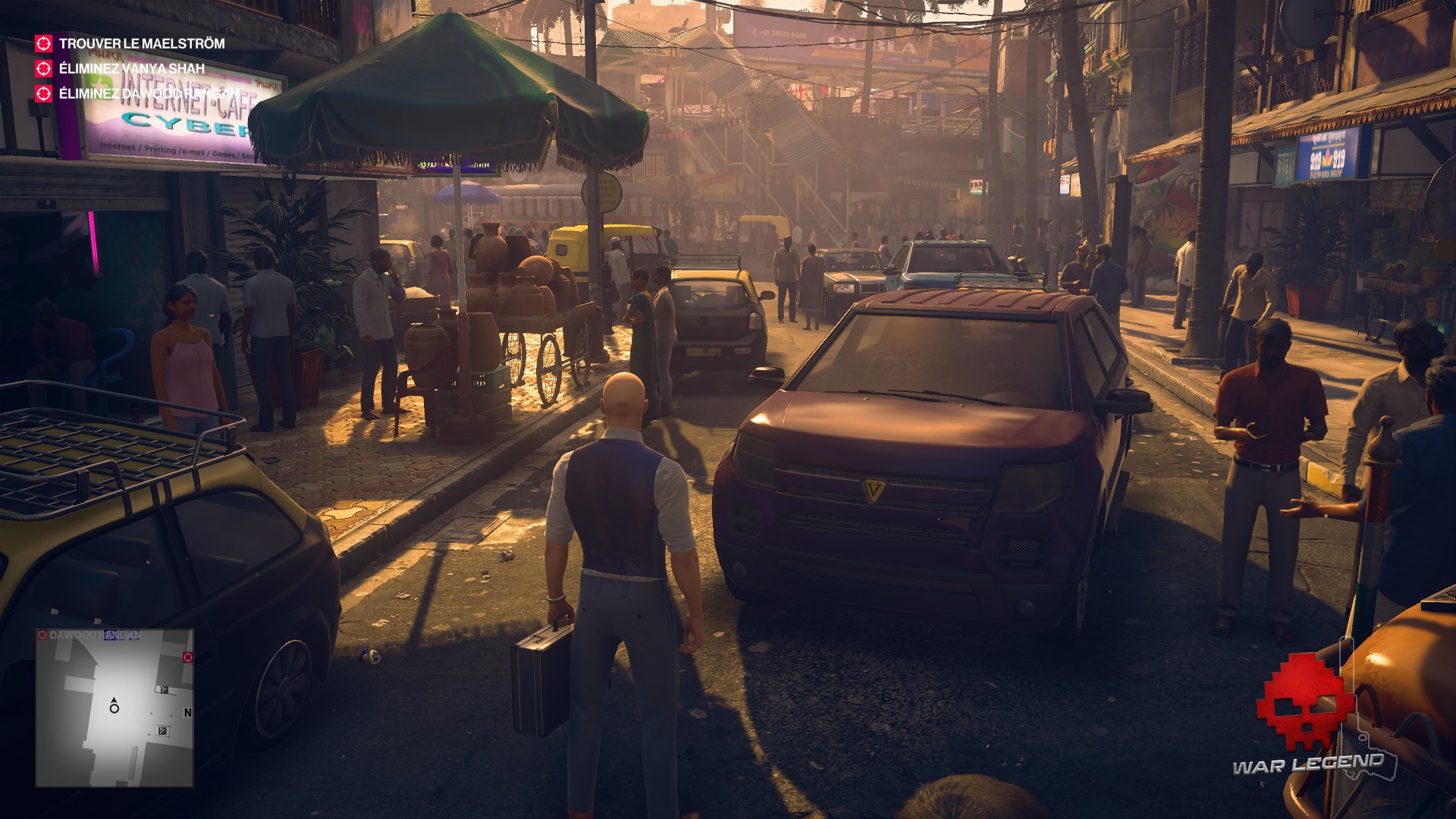Select the Éliminez Dawood Rangan objective

point(149,94)
